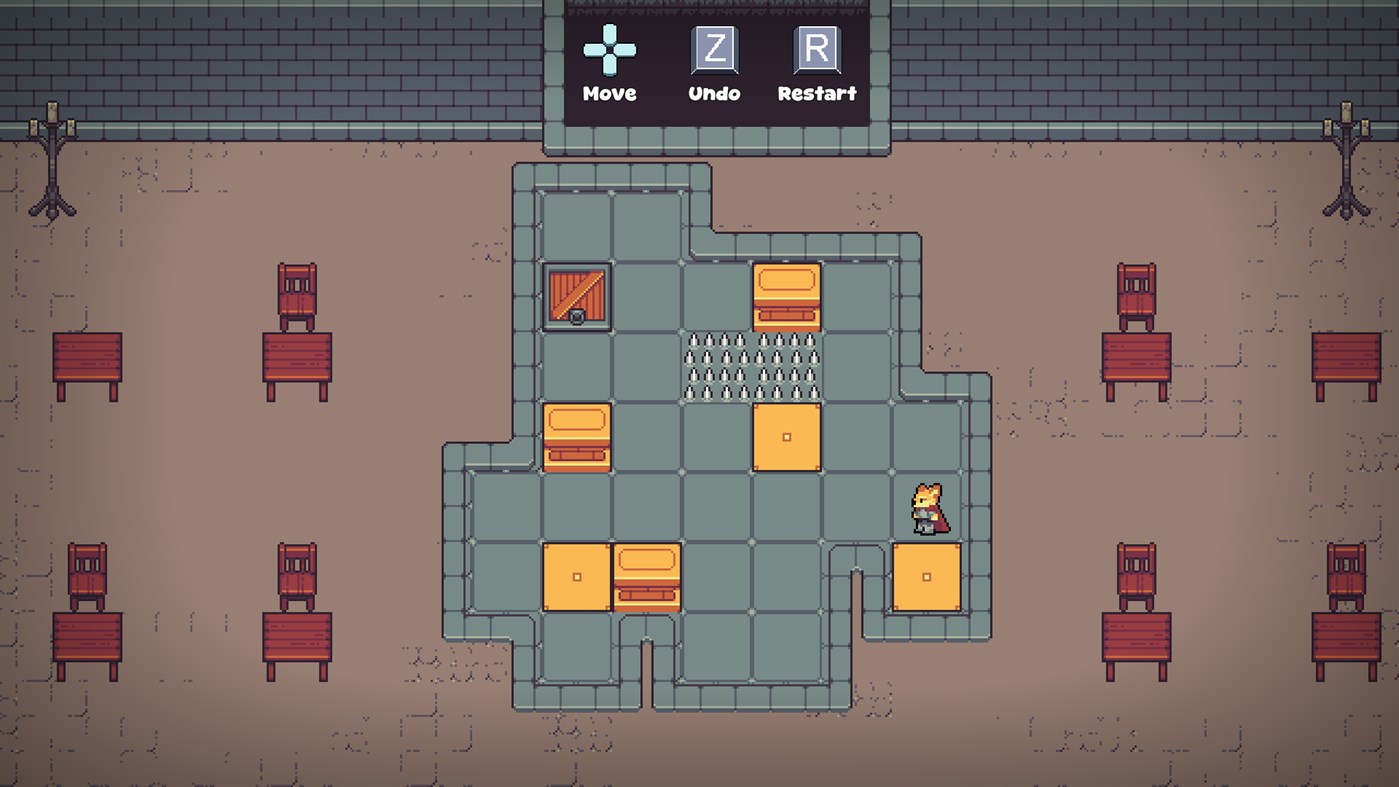Click the Move label under the d-pad
This screenshot has height=787, width=1399.
click(x=609, y=93)
